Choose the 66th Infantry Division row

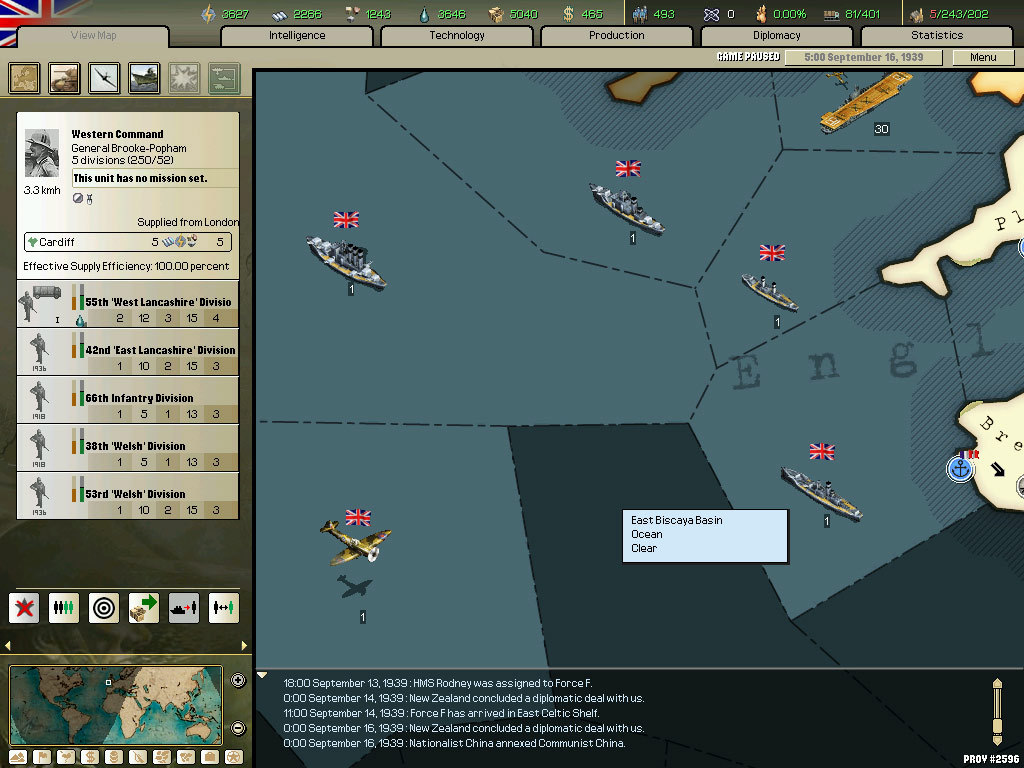tap(129, 400)
